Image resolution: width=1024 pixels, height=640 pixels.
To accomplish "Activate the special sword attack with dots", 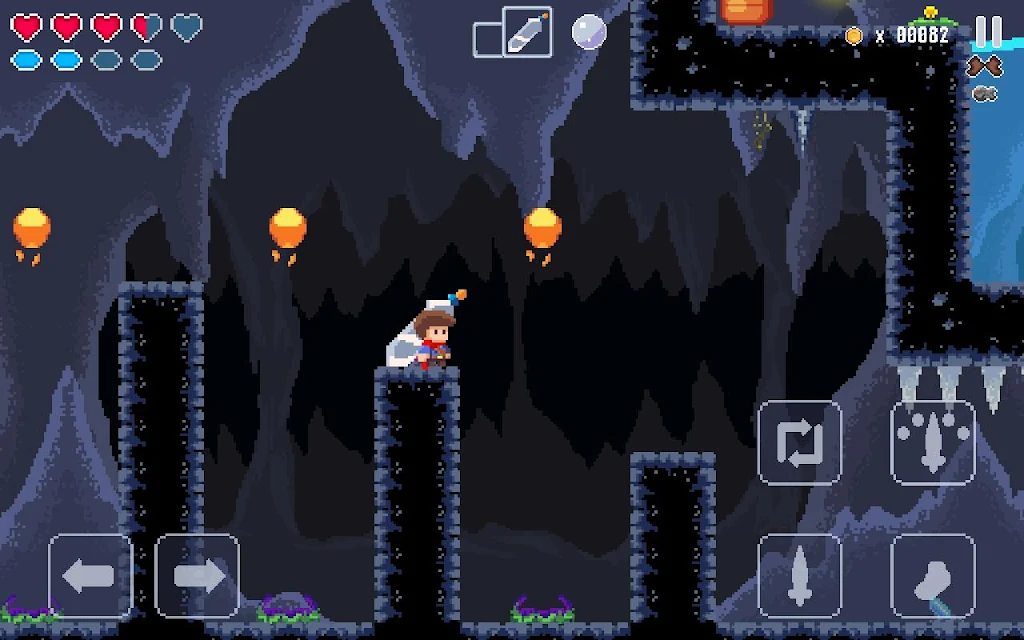I will [932, 443].
